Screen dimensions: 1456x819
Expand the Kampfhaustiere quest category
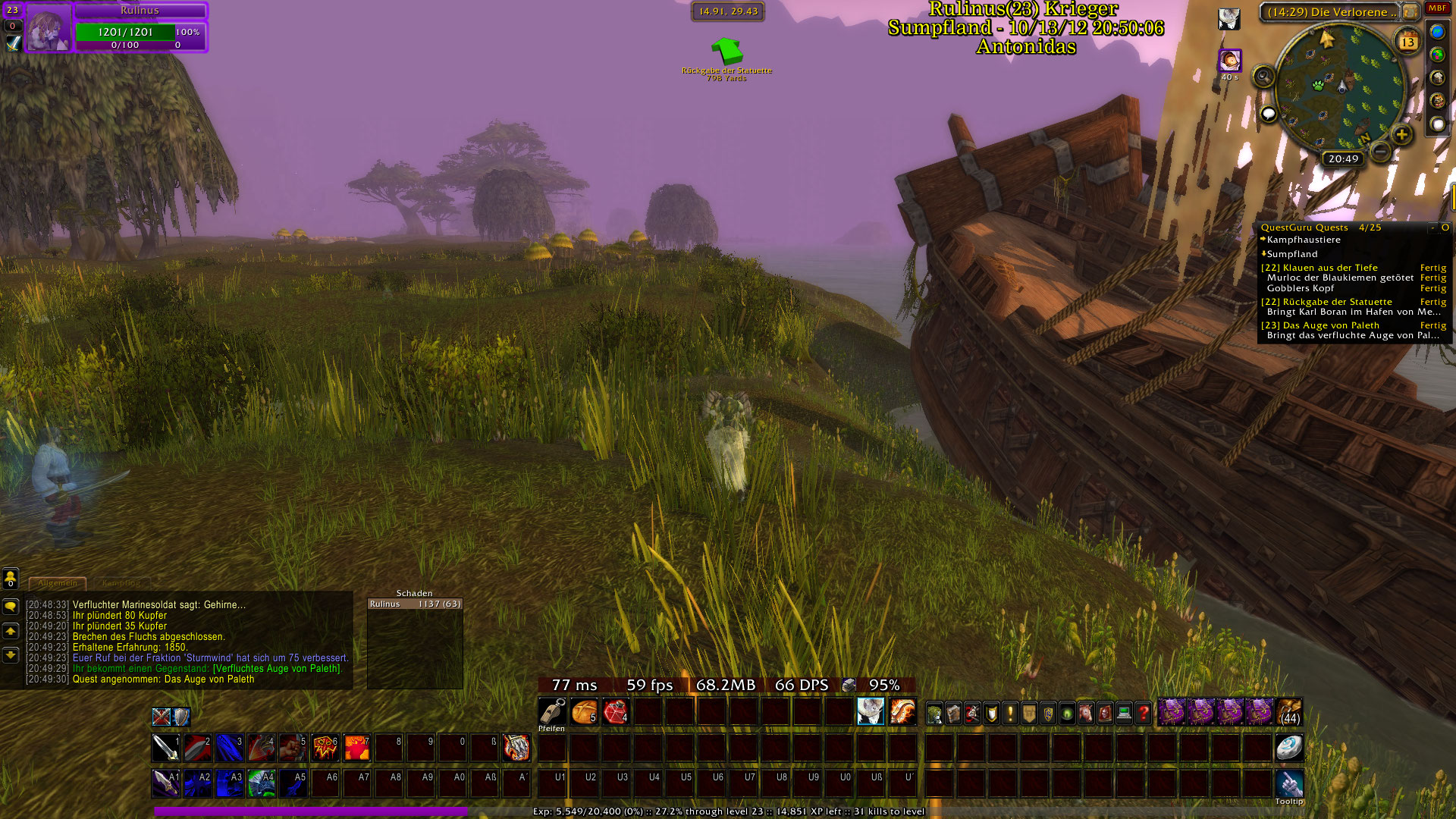pos(1303,240)
